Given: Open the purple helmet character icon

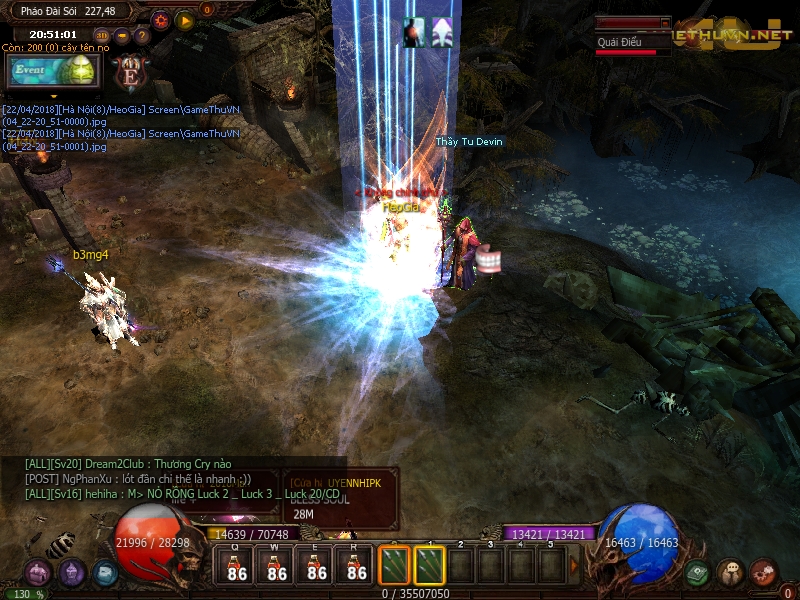Looking at the screenshot, I should pos(71,573).
